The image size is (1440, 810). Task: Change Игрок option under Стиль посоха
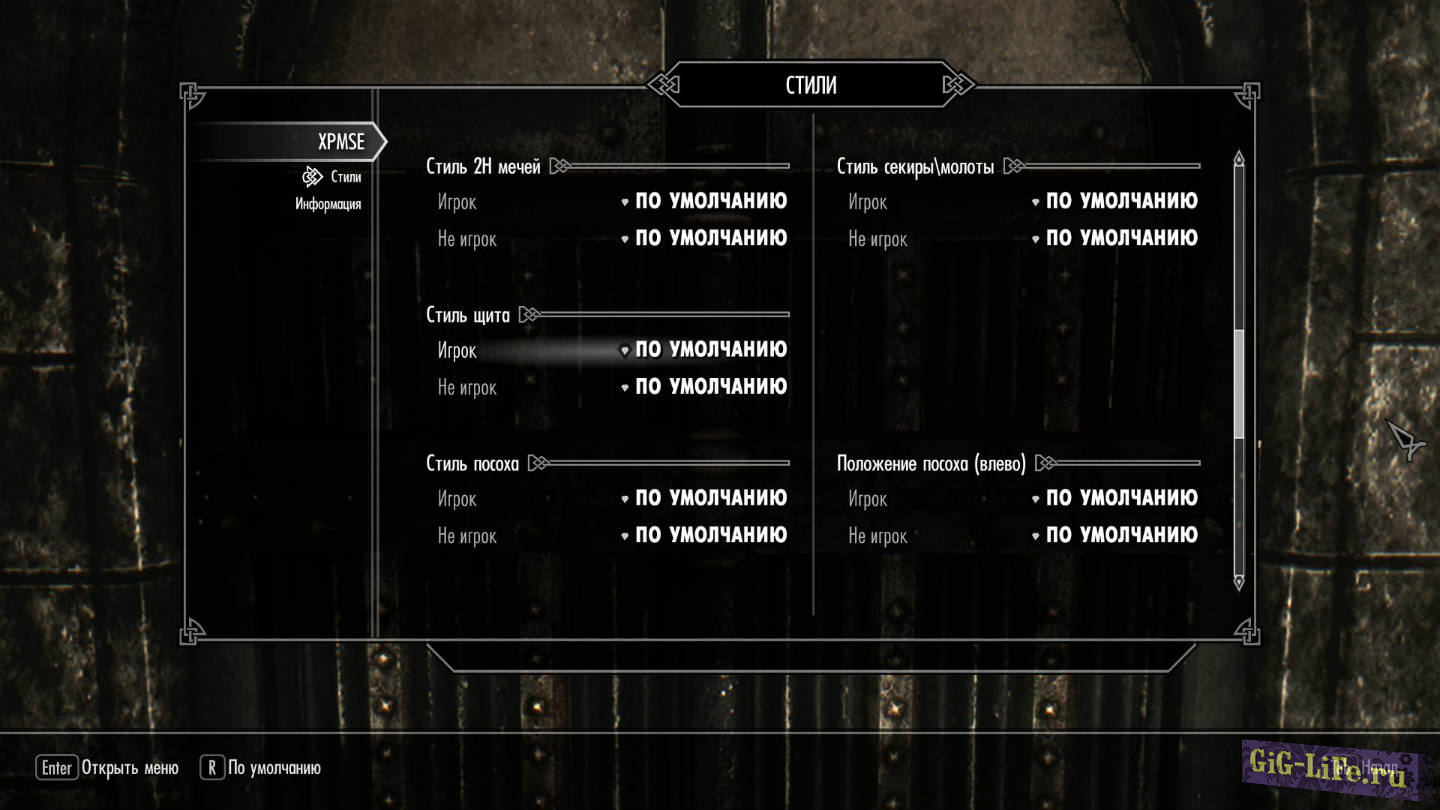710,498
